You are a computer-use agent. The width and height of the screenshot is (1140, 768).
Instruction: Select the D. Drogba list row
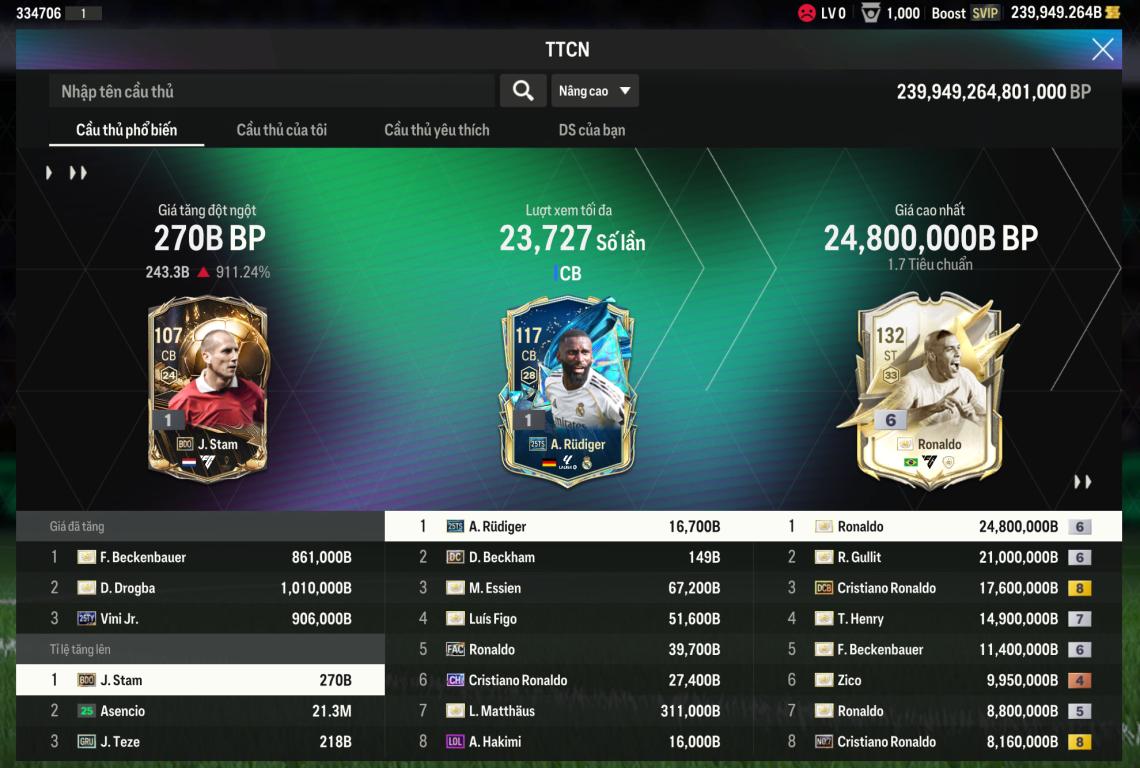(200, 588)
